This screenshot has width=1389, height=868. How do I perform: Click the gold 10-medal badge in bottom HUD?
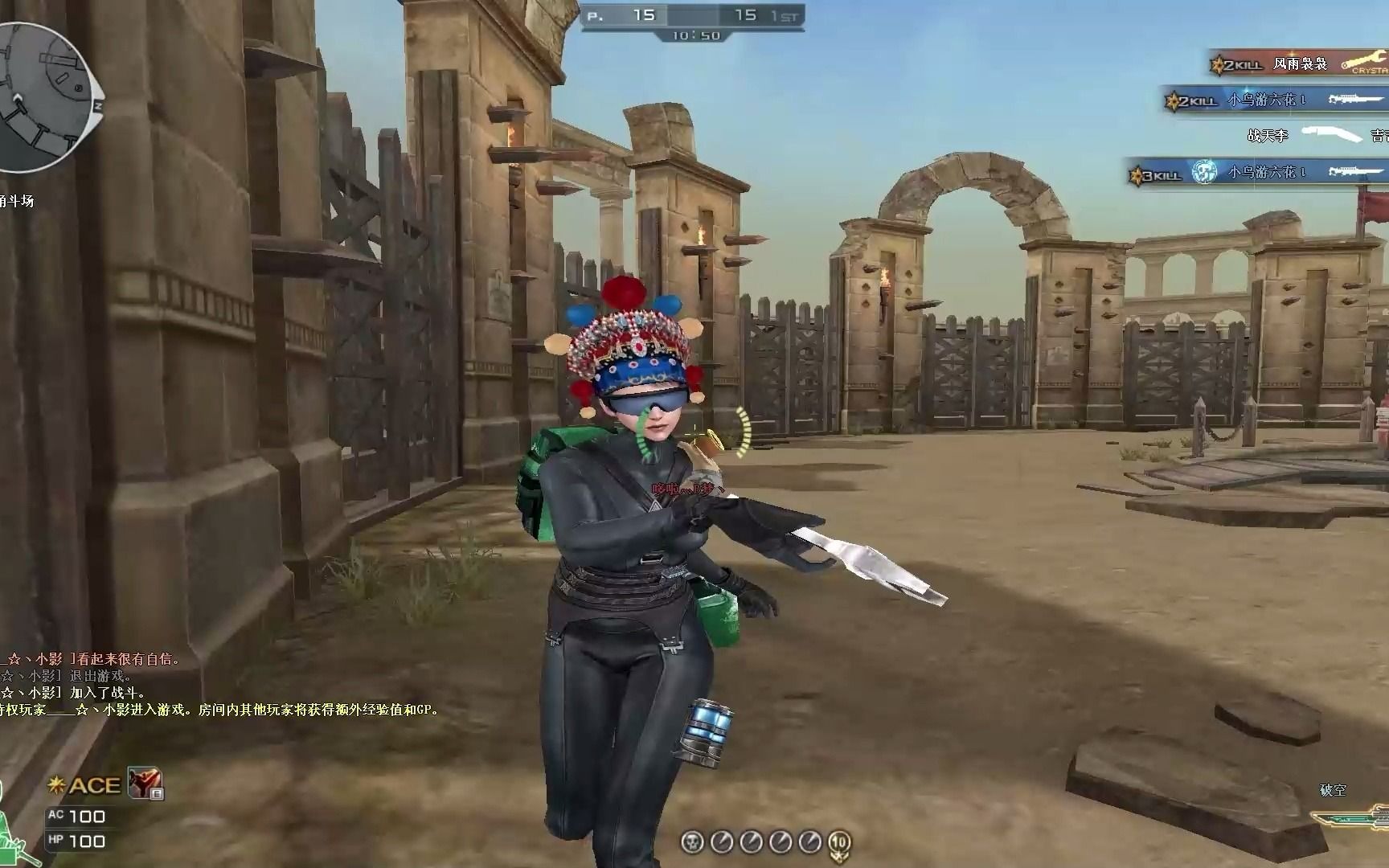[840, 844]
